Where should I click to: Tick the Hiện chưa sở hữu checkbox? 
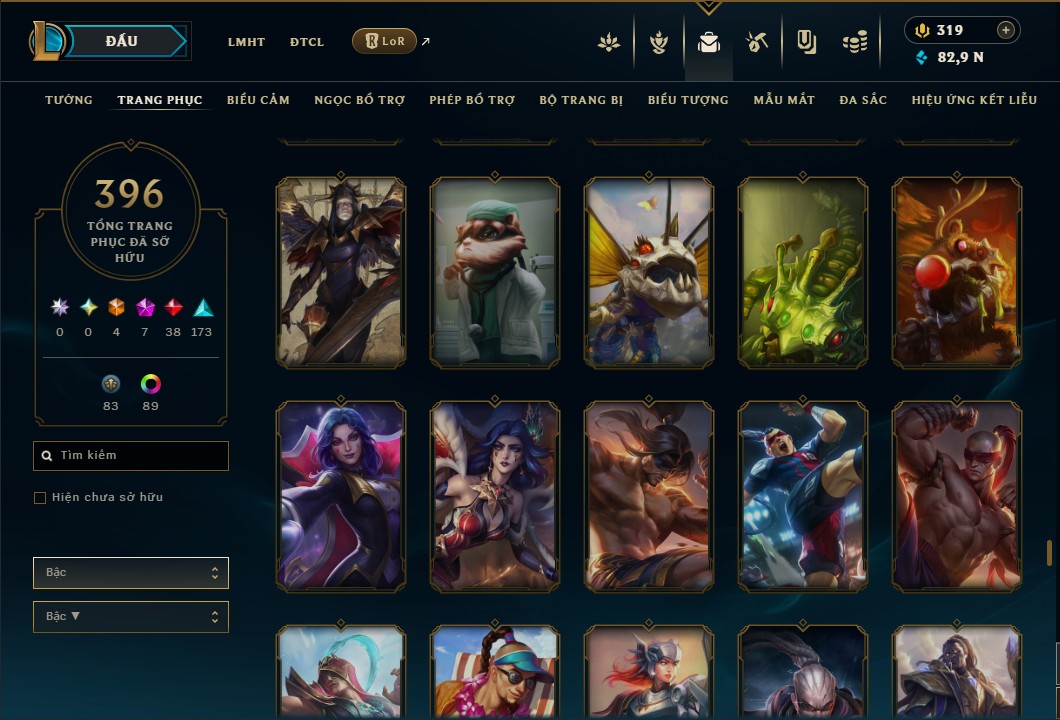click(x=40, y=498)
